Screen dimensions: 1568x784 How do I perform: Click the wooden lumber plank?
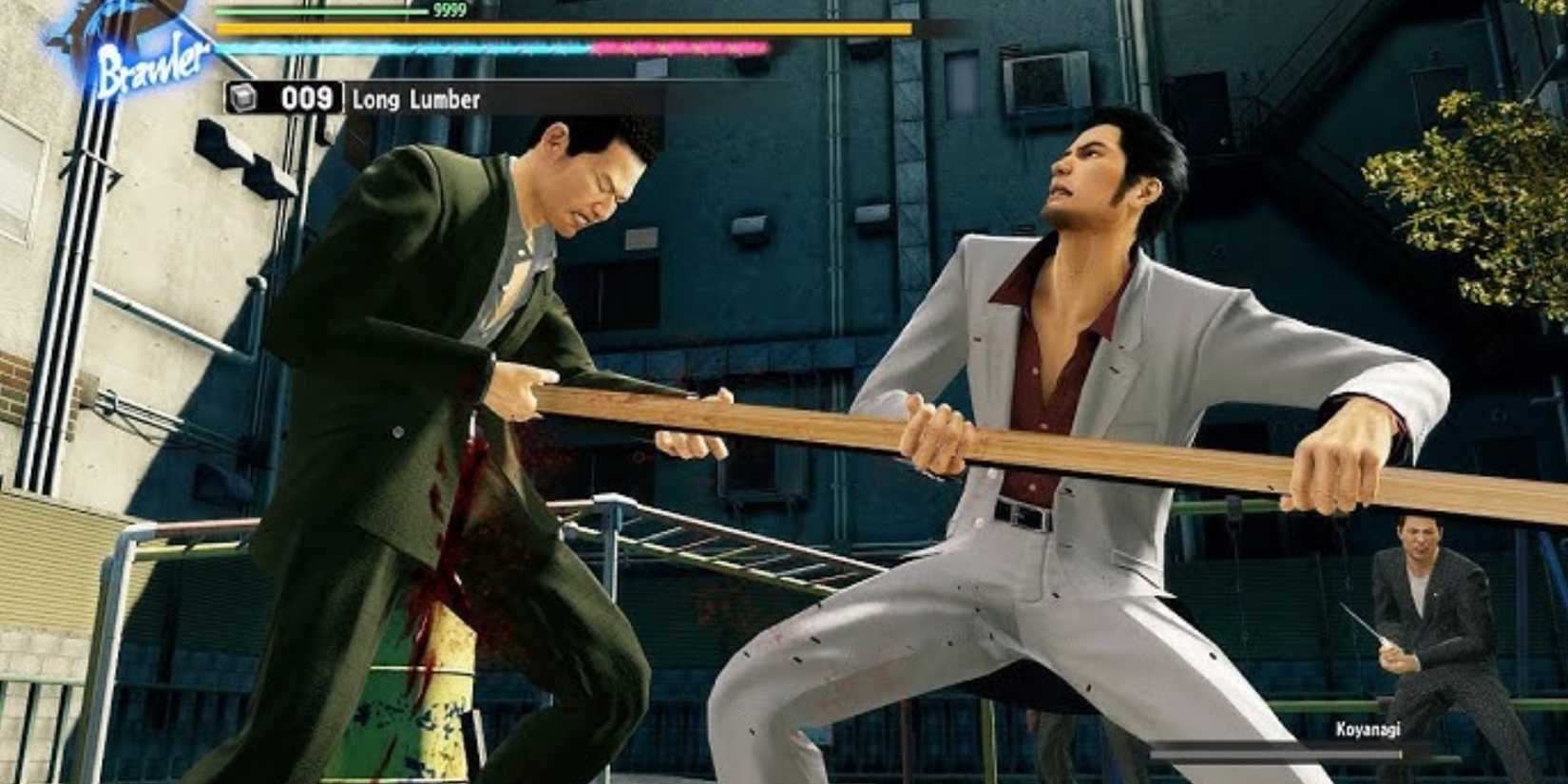827,428
